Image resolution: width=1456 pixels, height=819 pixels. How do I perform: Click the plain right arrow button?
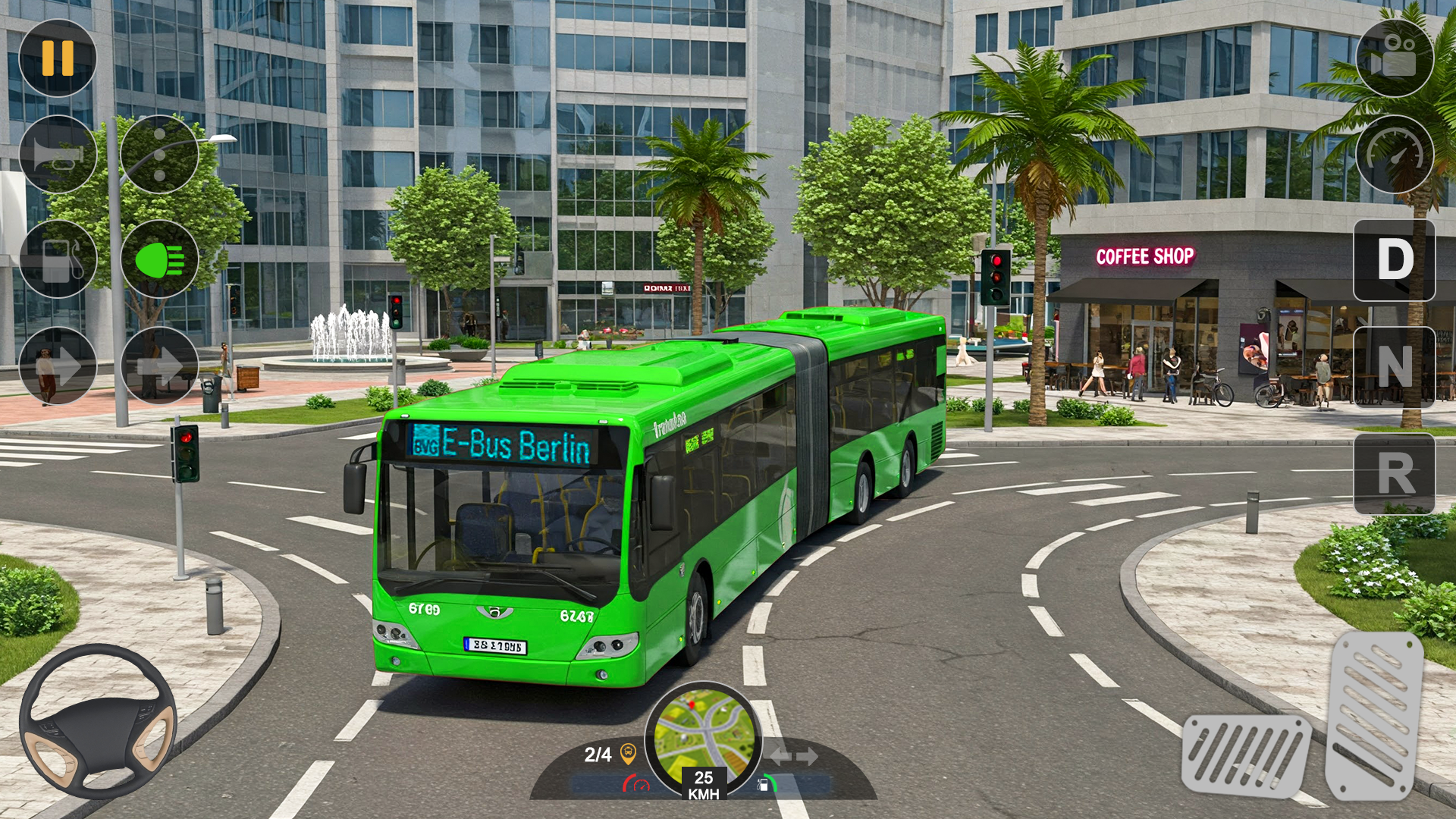click(58, 367)
